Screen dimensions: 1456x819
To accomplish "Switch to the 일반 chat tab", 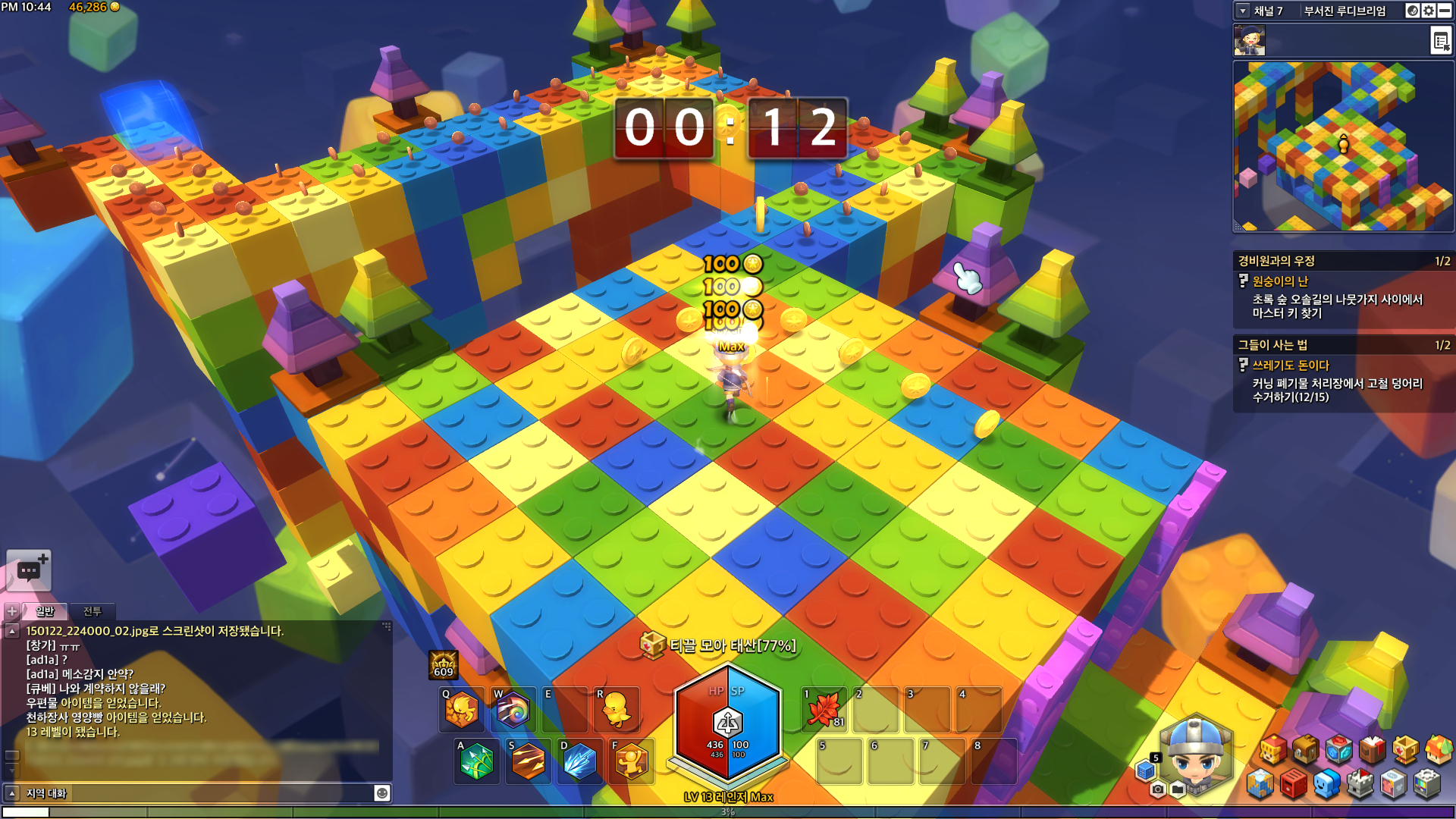I will (45, 611).
